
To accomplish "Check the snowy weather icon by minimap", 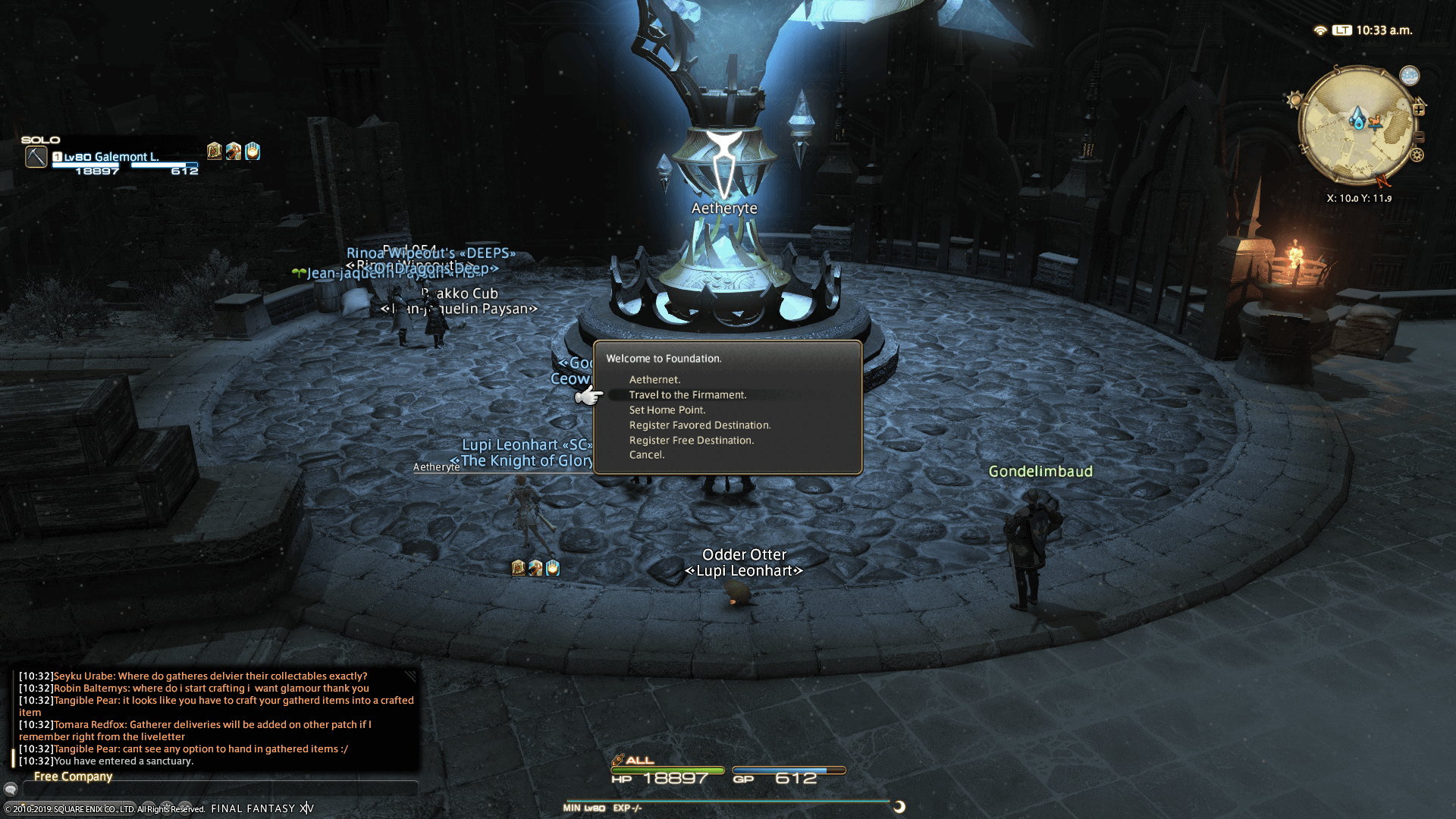I will 1409,76.
